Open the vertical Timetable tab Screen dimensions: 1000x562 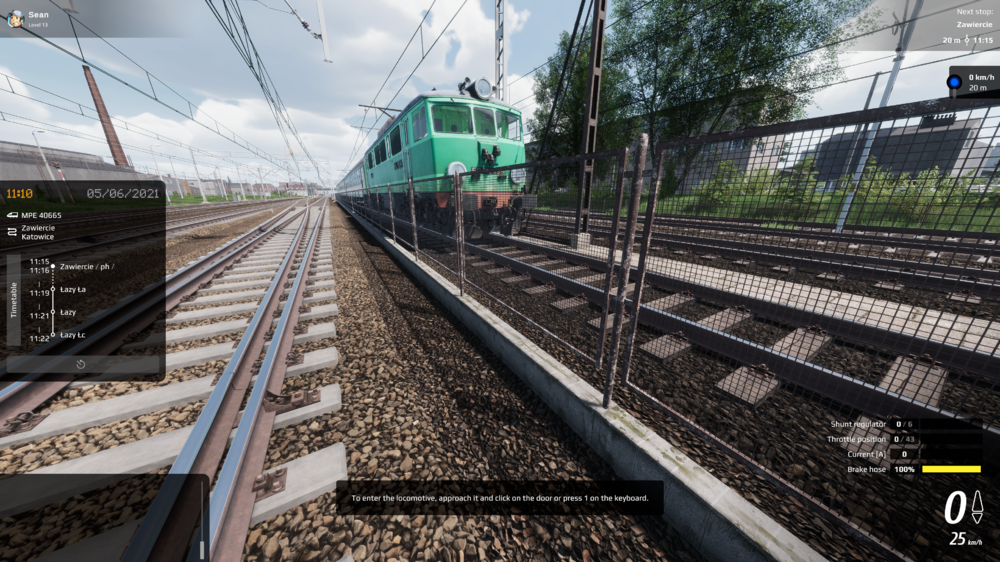coord(14,300)
